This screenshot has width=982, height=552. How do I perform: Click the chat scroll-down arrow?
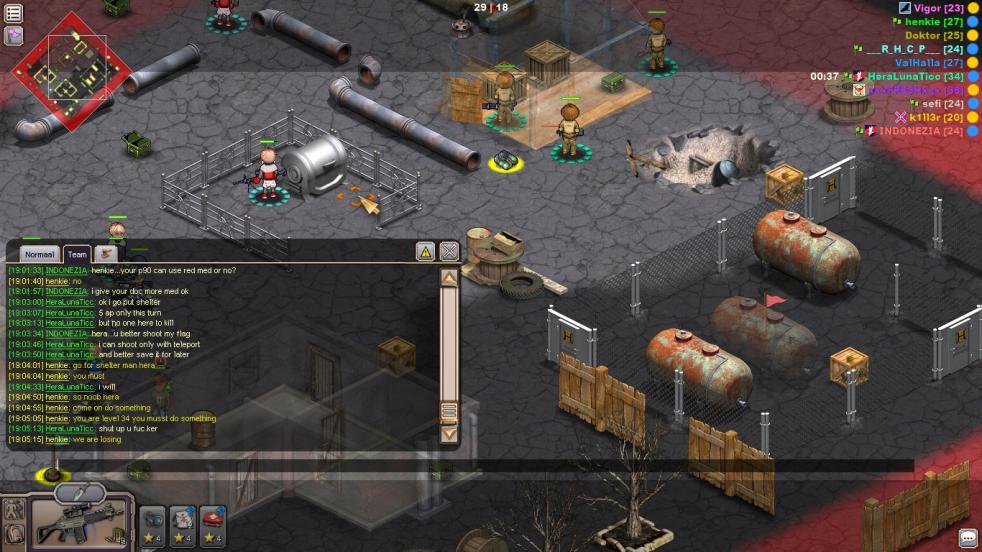point(449,434)
